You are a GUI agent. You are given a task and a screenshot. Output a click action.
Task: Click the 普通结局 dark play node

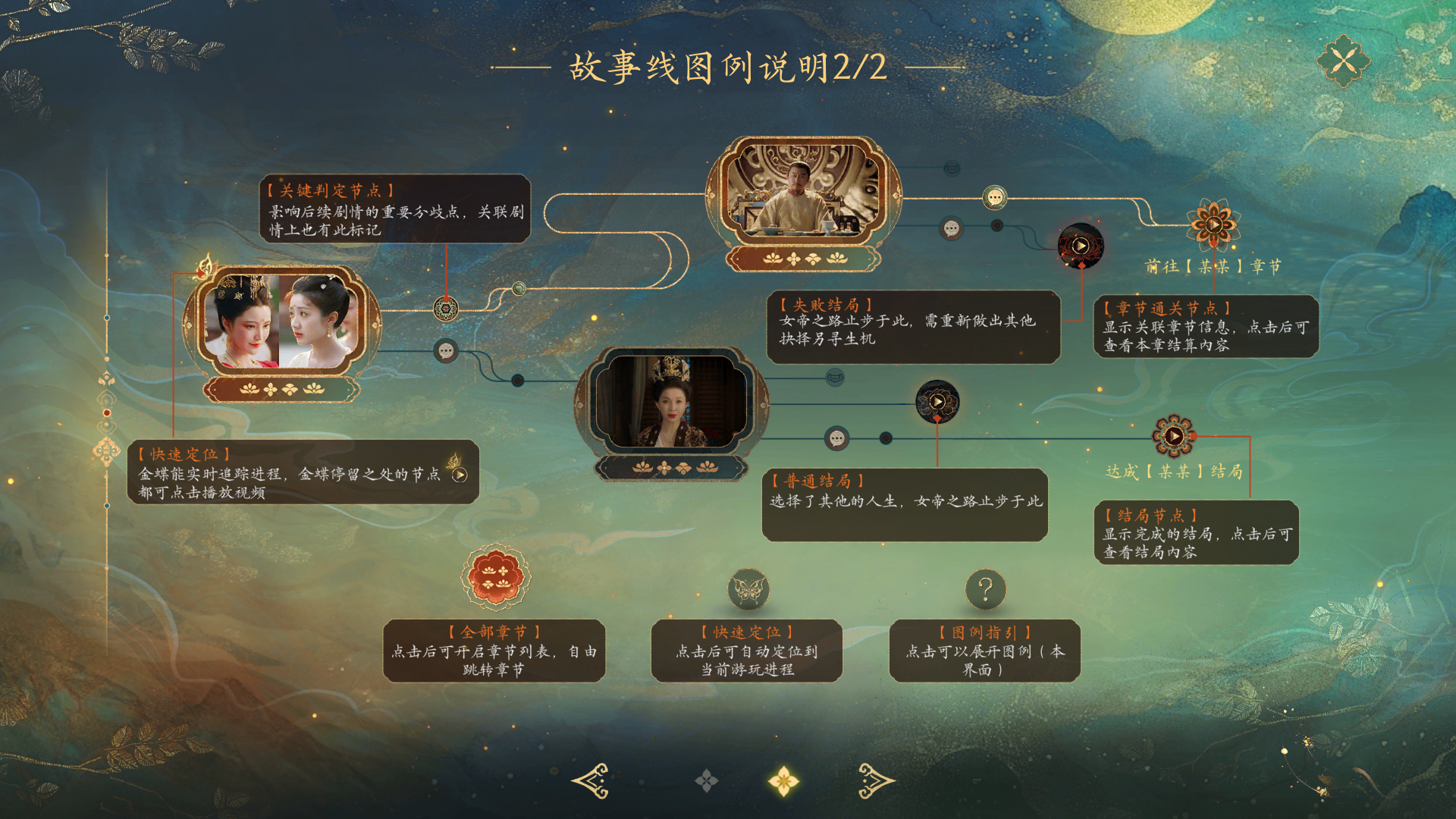coord(939,403)
